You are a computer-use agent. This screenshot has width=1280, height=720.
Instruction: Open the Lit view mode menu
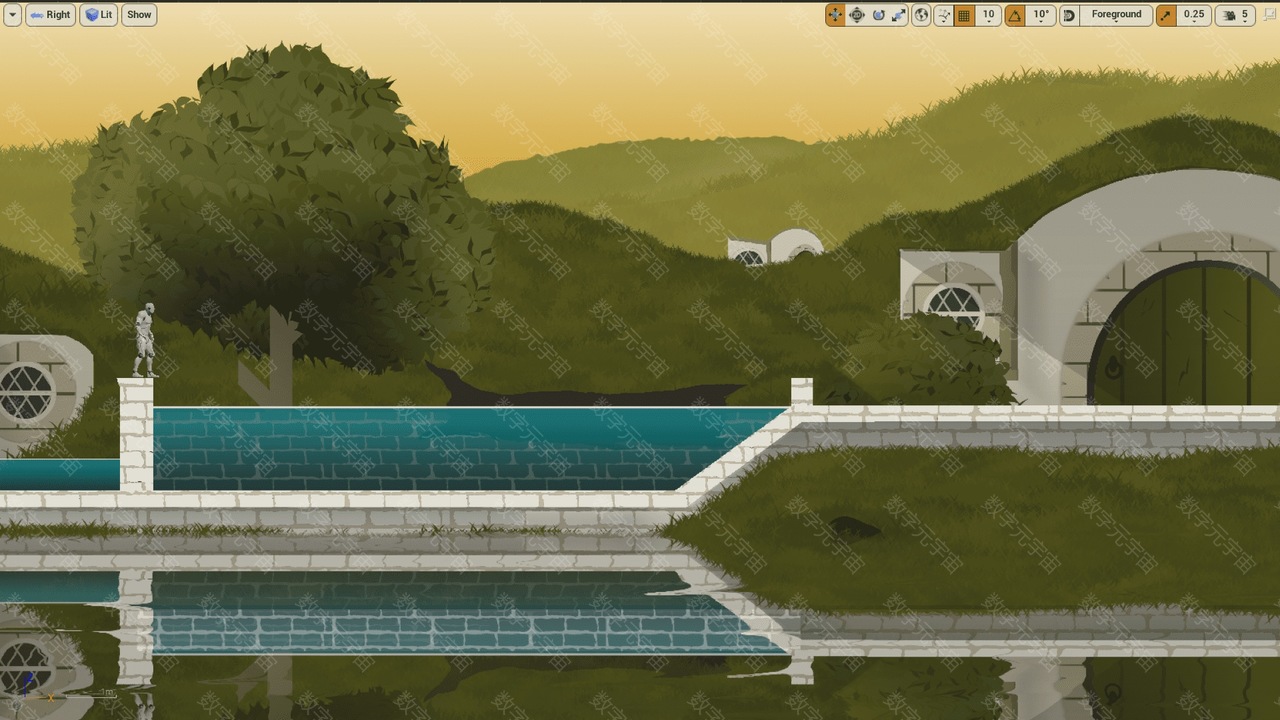[x=98, y=15]
